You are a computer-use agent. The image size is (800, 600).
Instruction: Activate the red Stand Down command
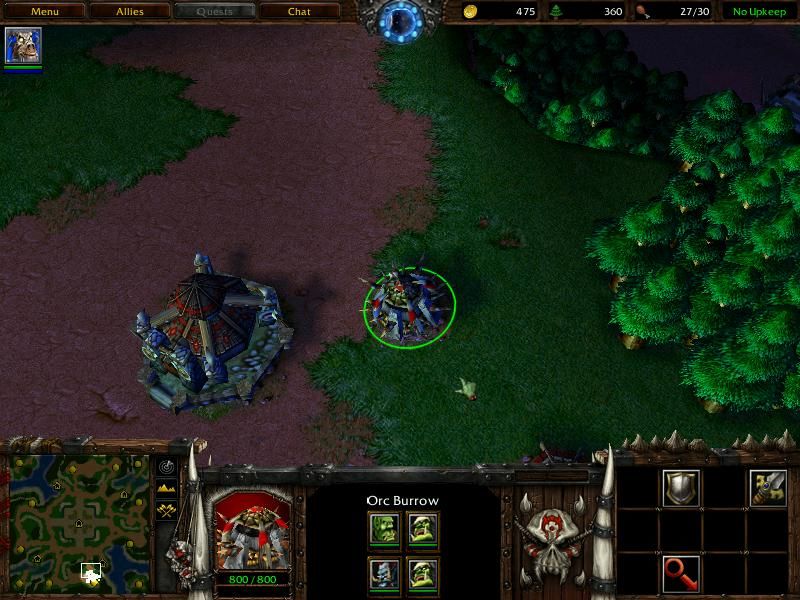(682, 573)
